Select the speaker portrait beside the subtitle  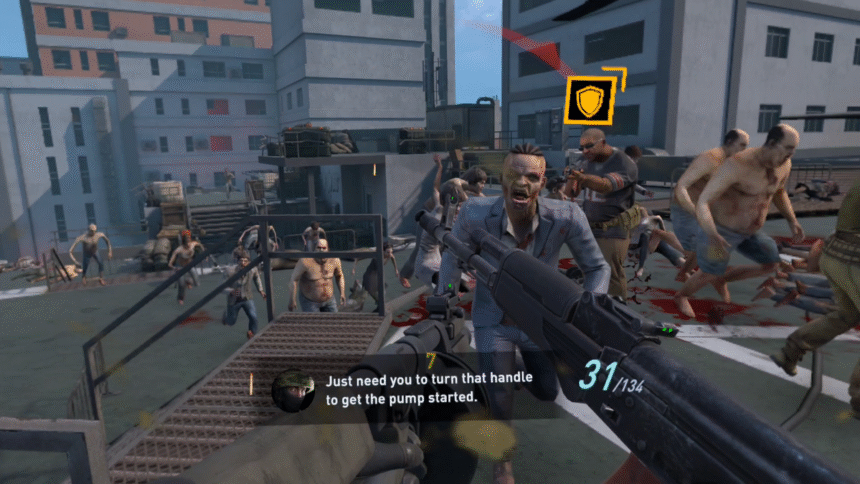tap(293, 391)
